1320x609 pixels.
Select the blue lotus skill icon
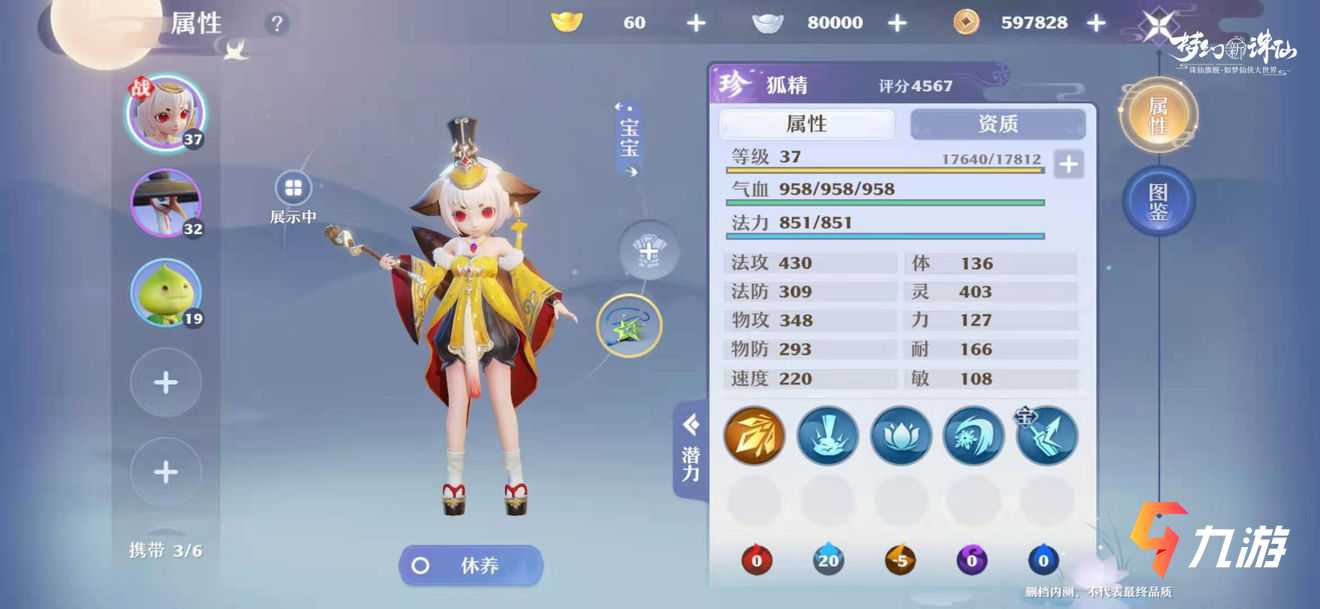901,435
